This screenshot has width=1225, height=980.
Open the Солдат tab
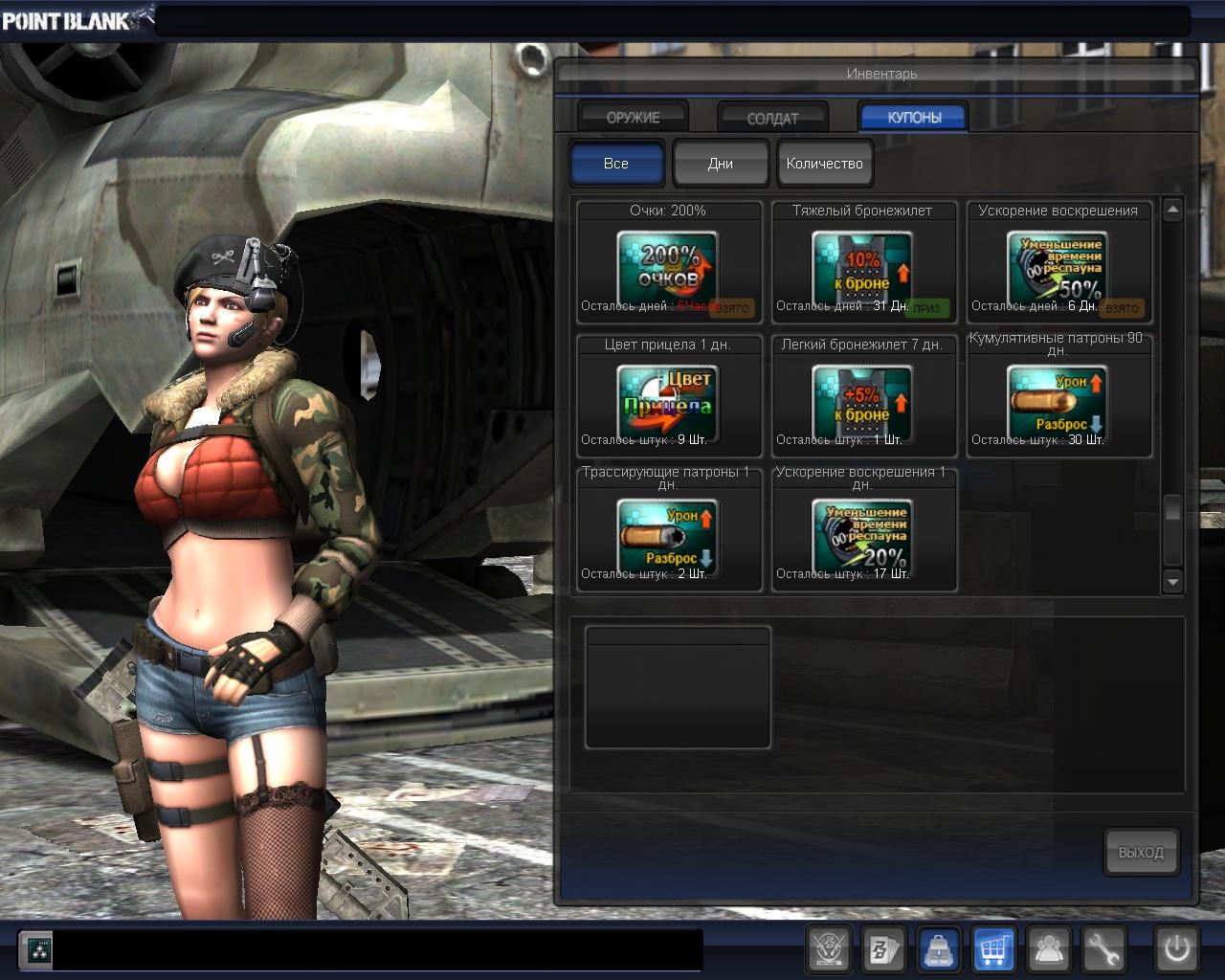point(772,118)
